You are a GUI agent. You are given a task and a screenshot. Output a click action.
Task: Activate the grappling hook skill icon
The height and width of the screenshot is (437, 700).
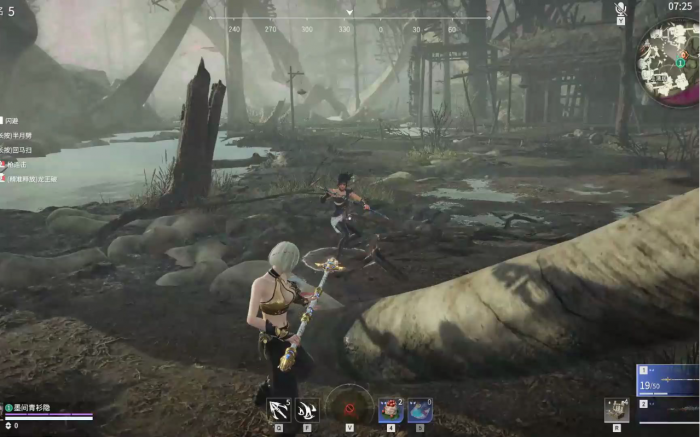click(279, 408)
